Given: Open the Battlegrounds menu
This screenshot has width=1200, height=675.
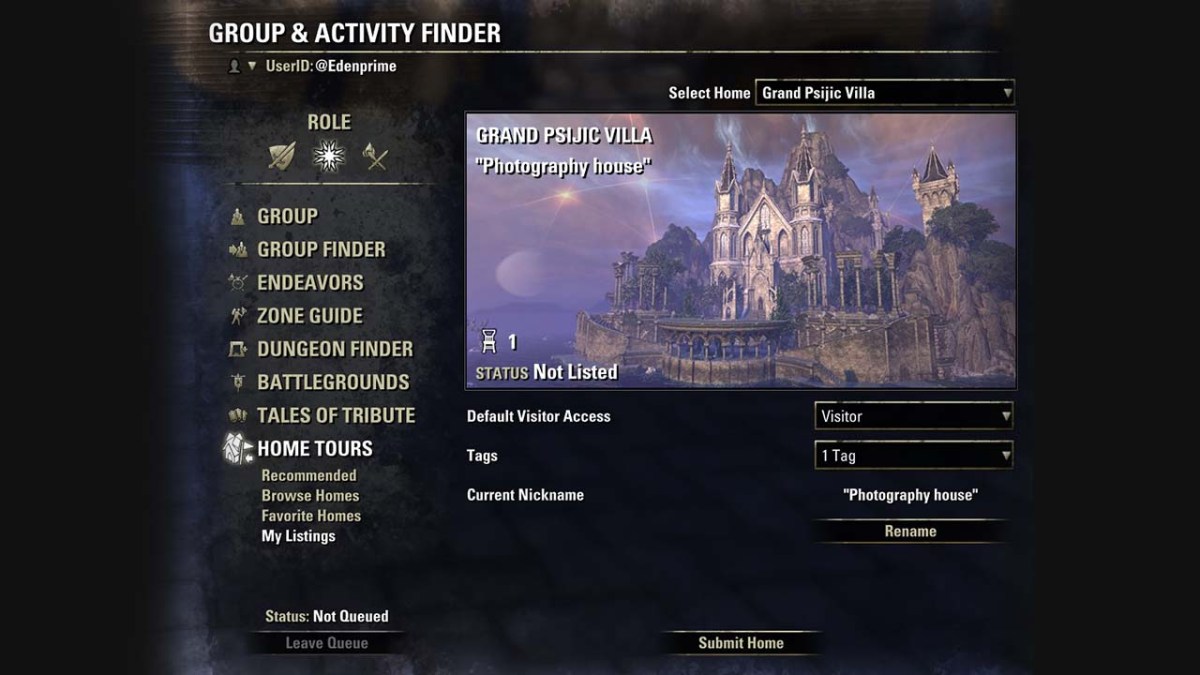Looking at the screenshot, I should click(332, 382).
